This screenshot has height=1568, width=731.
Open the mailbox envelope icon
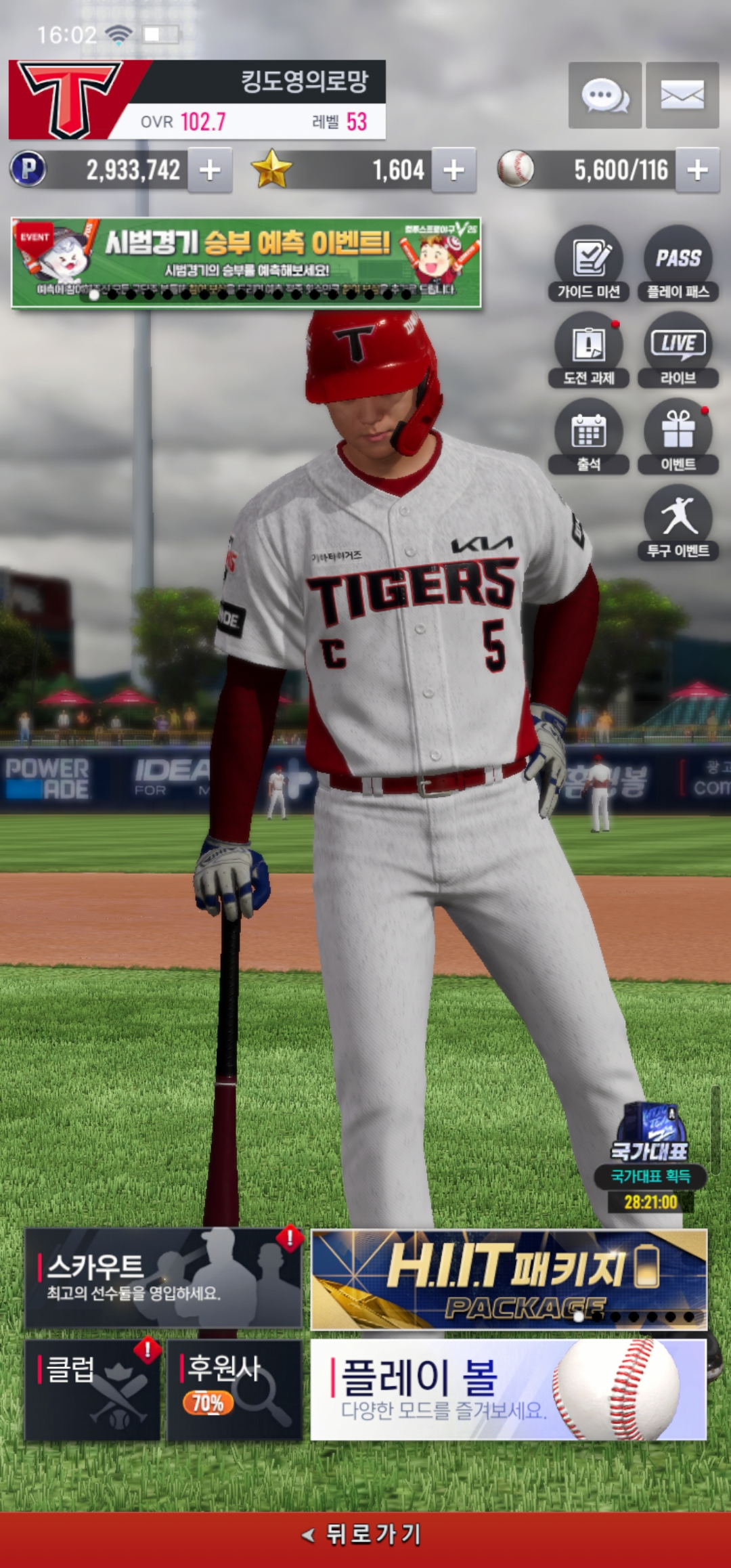[x=682, y=95]
